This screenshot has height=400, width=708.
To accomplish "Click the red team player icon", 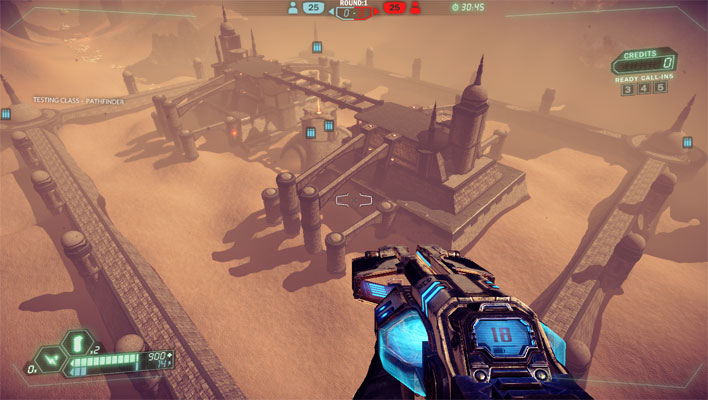I will 414,7.
